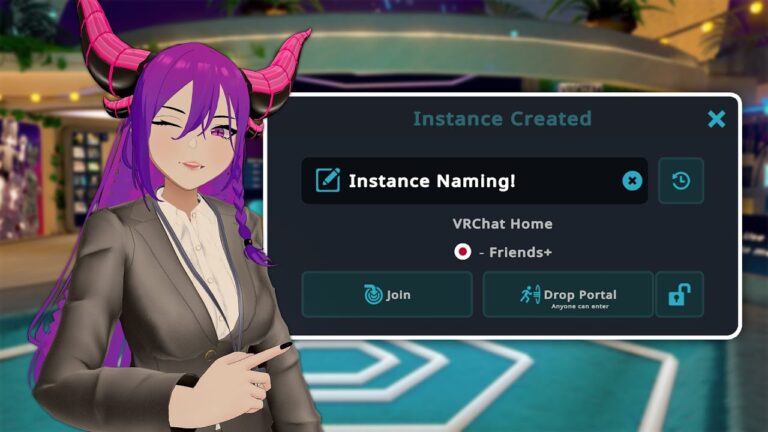Drop Portal to the instance
The height and width of the screenshot is (432, 768).
click(568, 295)
